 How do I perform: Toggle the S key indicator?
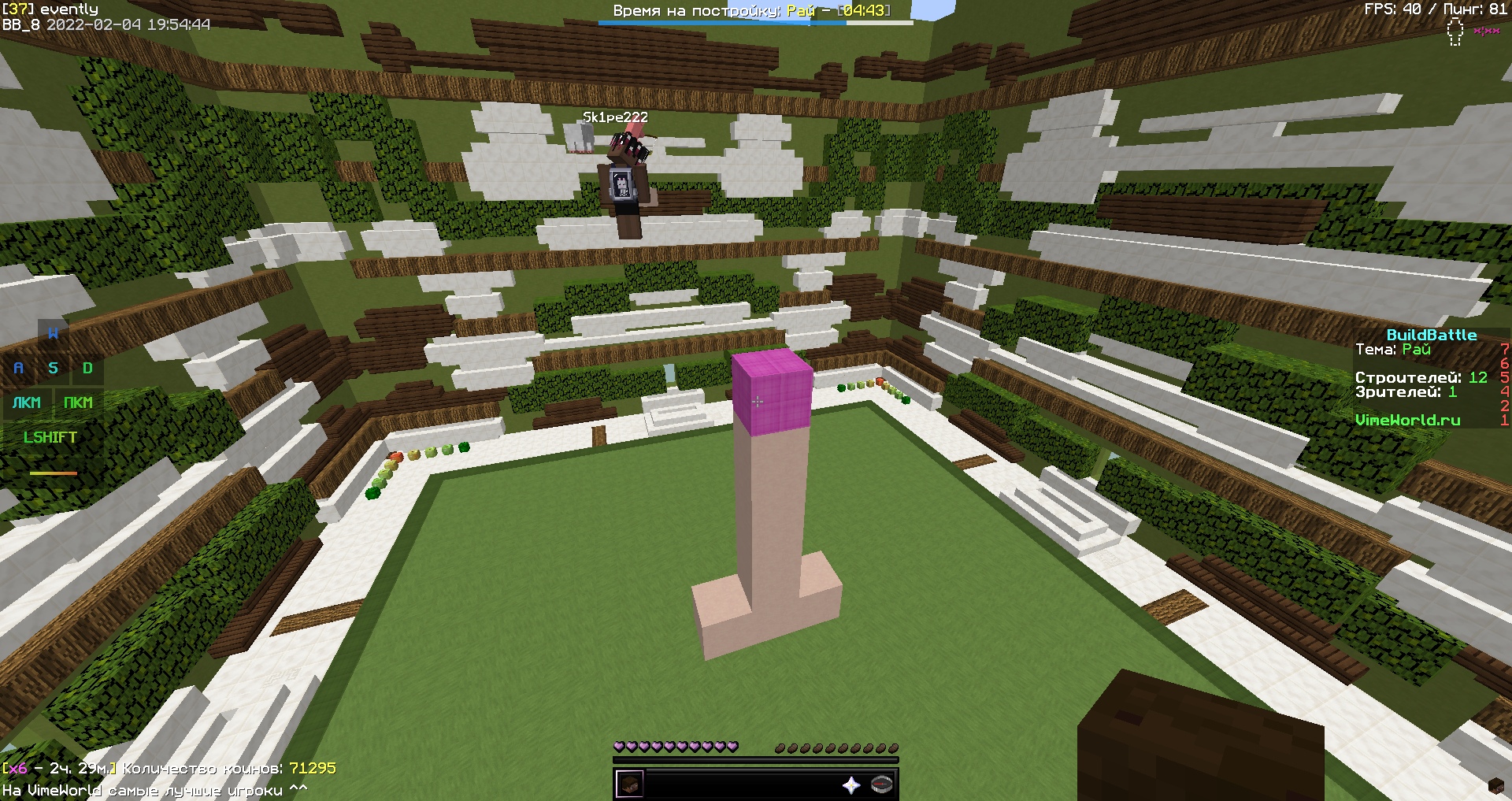53,368
